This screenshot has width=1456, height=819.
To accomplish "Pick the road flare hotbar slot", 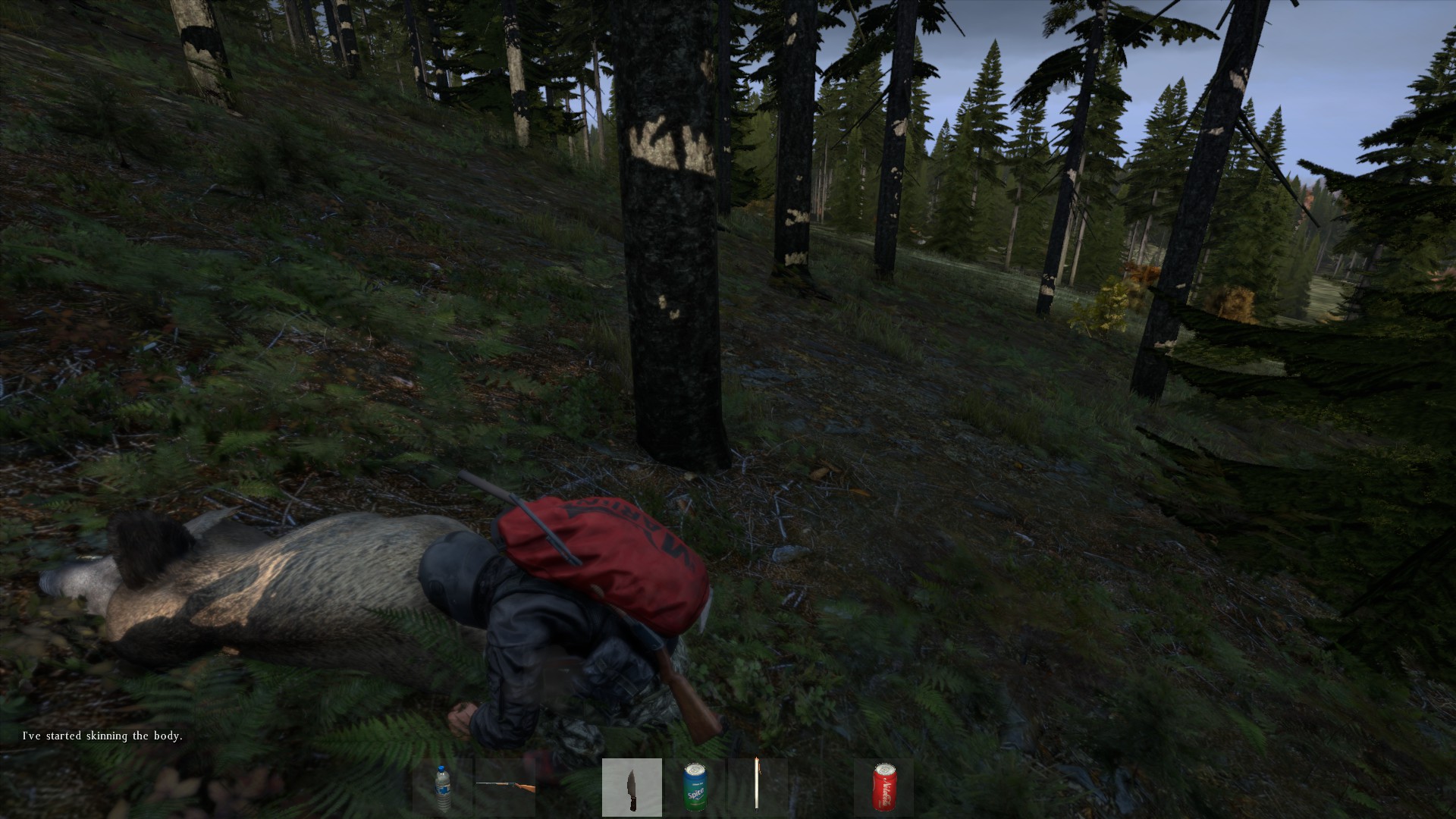I will point(757,787).
